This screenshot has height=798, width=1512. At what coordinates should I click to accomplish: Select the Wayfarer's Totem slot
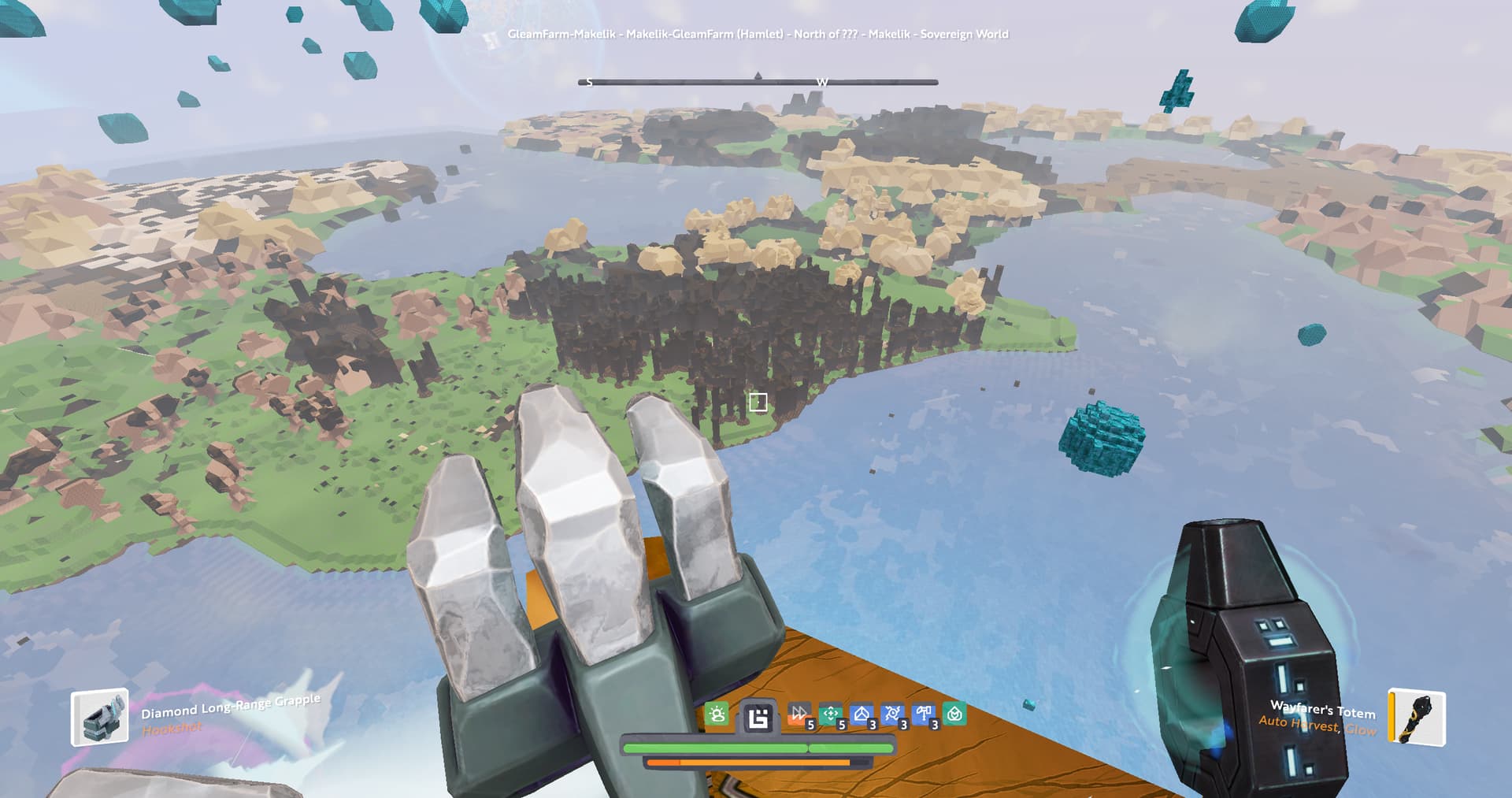pos(1417,717)
